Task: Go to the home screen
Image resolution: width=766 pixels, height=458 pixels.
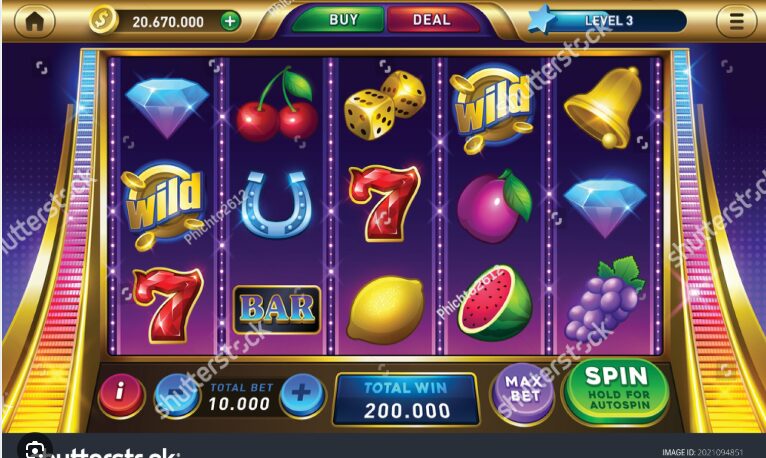Action: click(x=33, y=21)
